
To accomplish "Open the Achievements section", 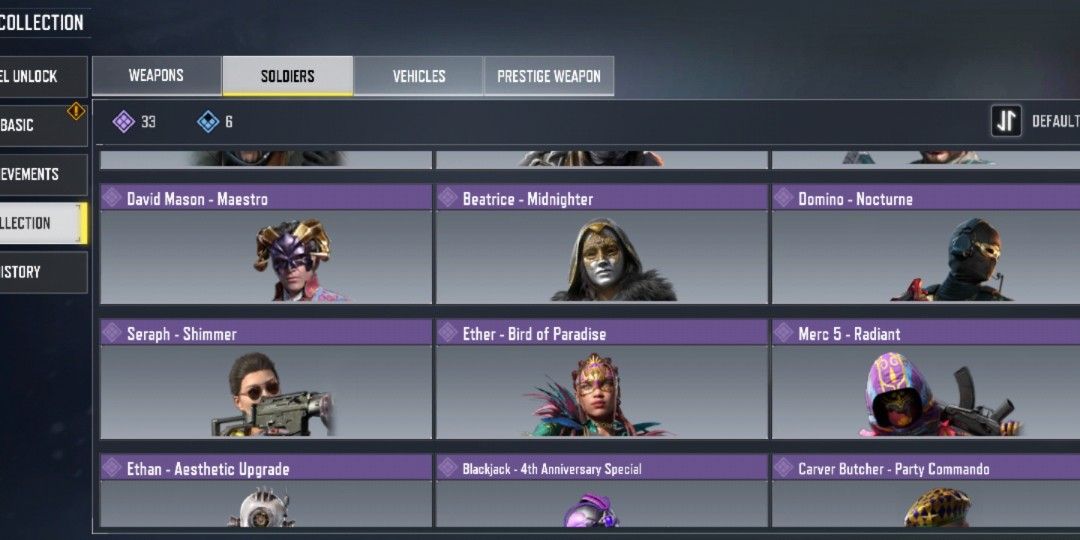I will (x=40, y=174).
